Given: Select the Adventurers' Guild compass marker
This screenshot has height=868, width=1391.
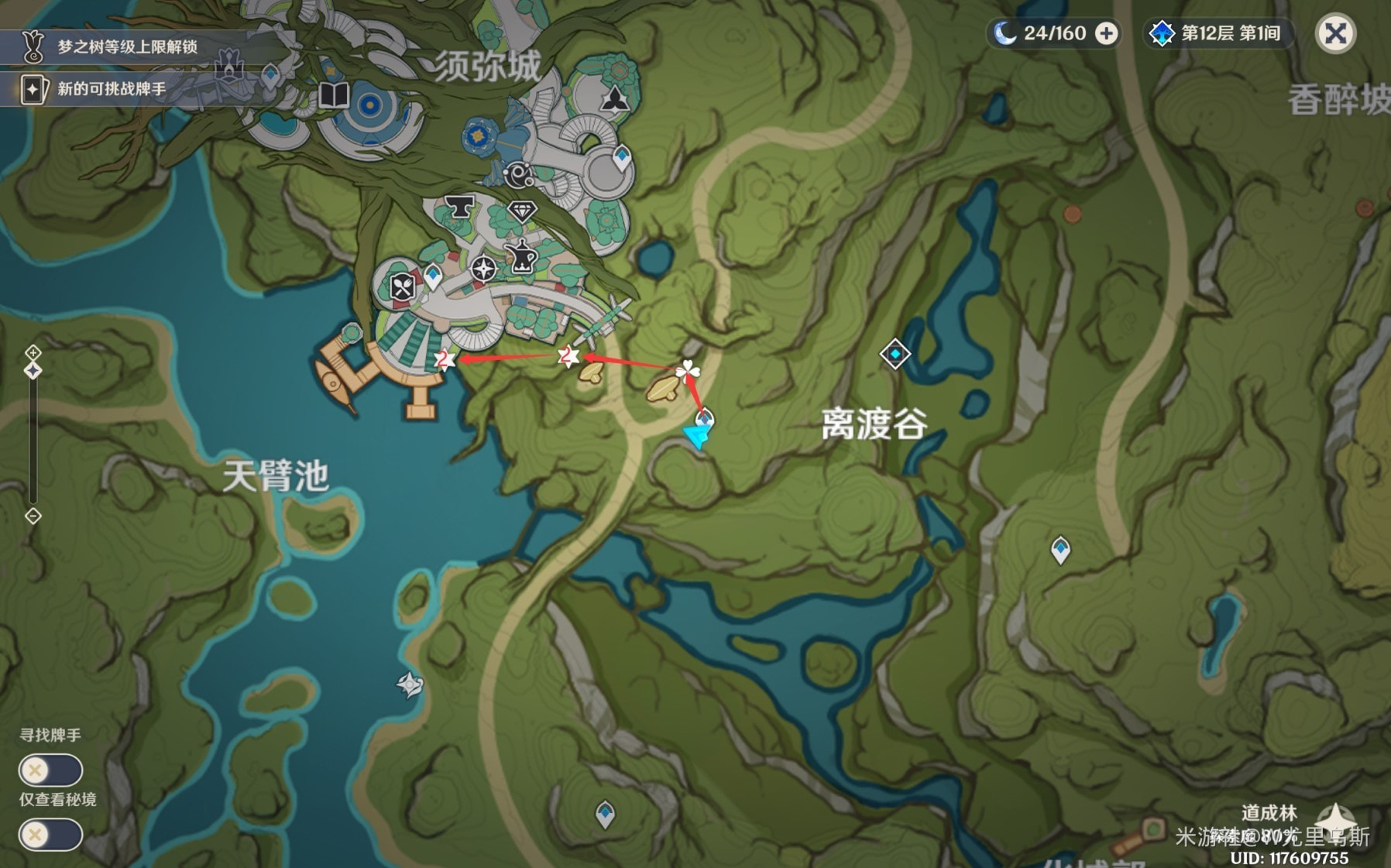Looking at the screenshot, I should (x=483, y=269).
